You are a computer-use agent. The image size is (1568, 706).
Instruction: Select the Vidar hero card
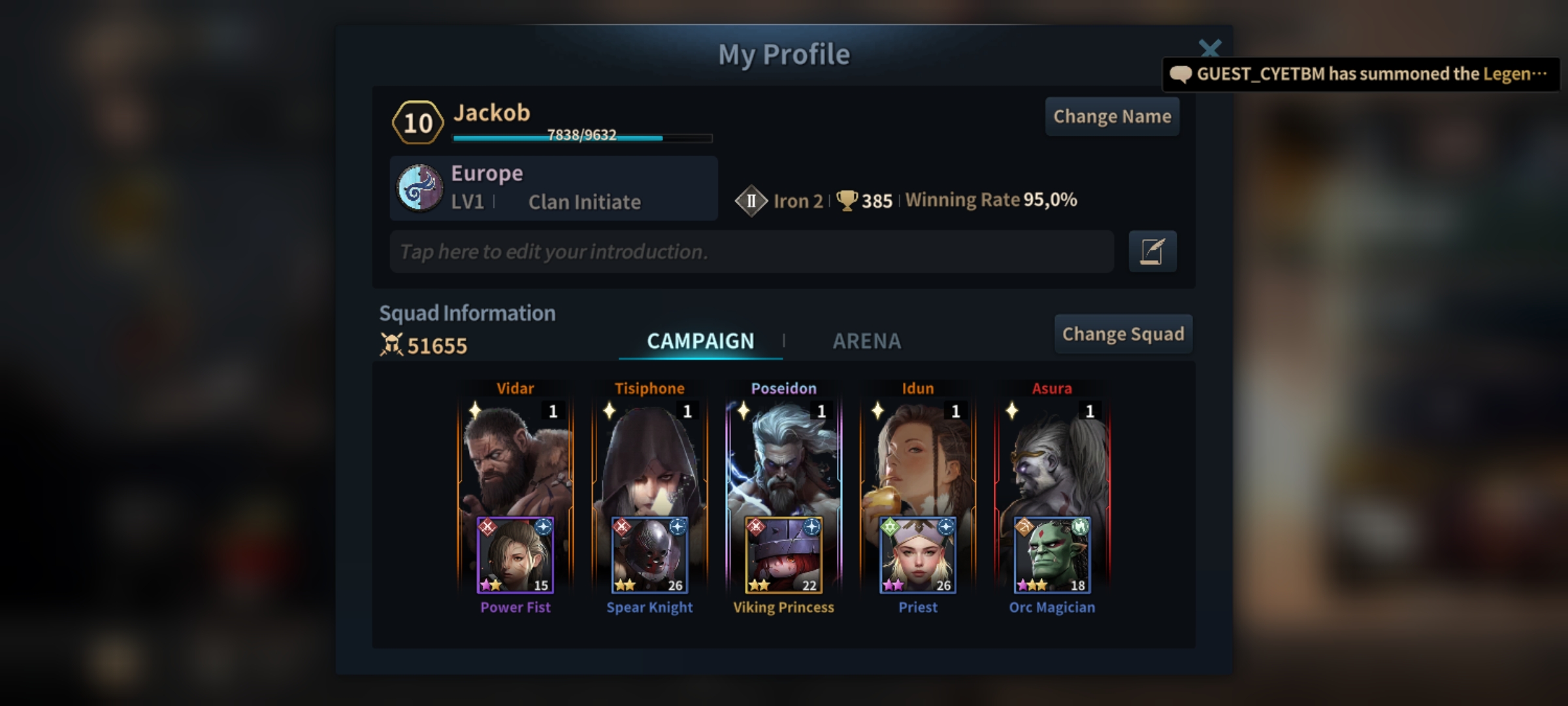coord(515,458)
